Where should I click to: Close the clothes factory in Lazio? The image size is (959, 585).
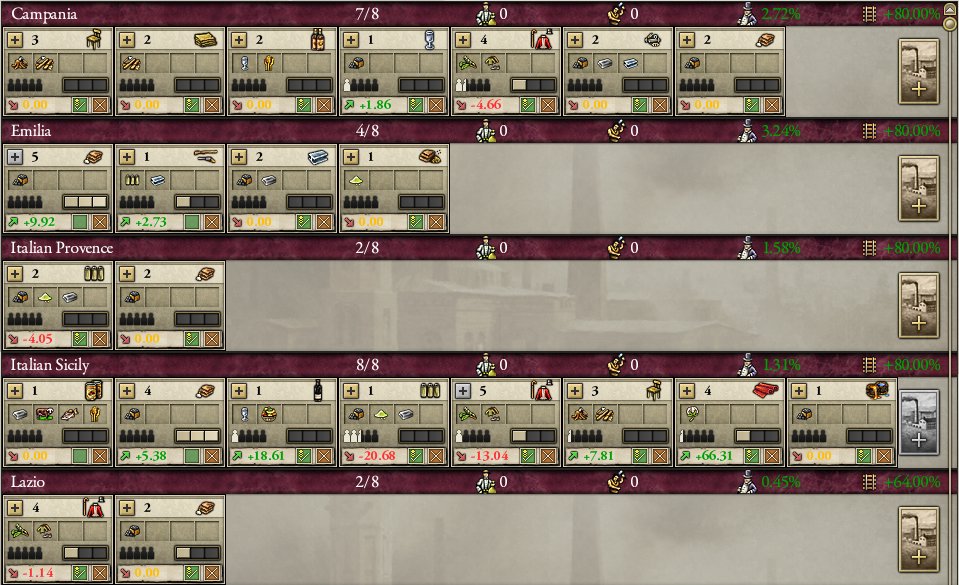click(x=100, y=573)
